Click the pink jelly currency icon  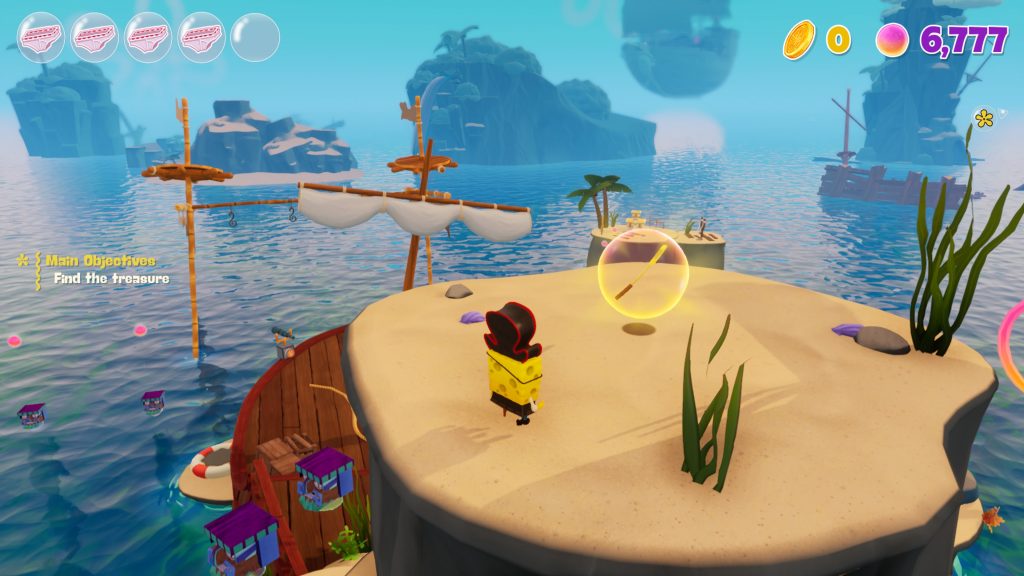click(892, 40)
